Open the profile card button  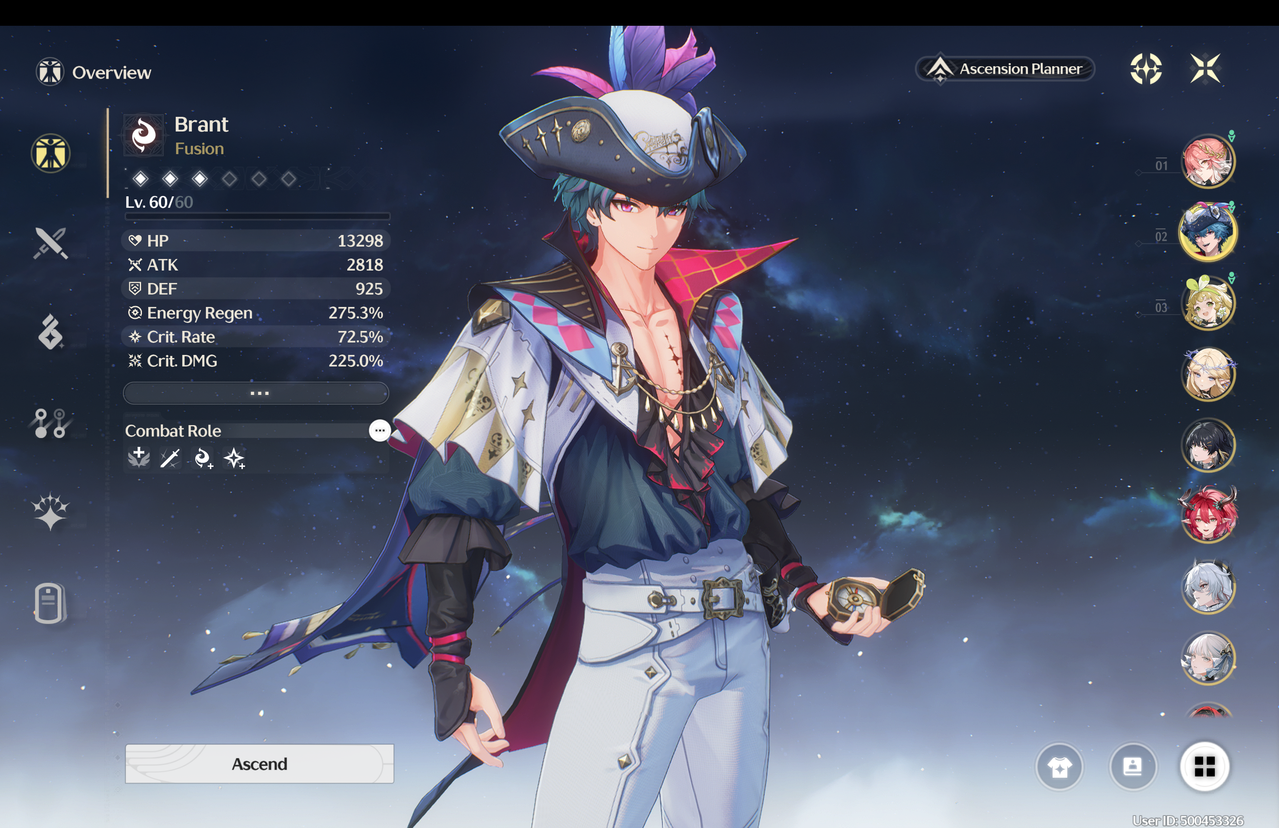point(1133,767)
